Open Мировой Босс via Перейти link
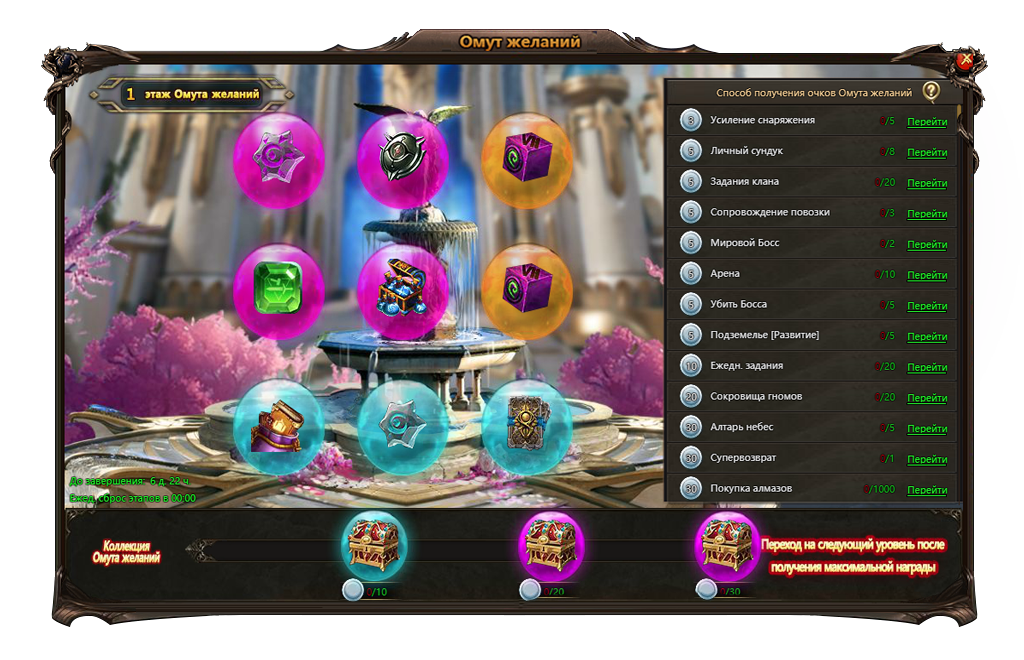This screenshot has width=1024, height=660. point(927,245)
